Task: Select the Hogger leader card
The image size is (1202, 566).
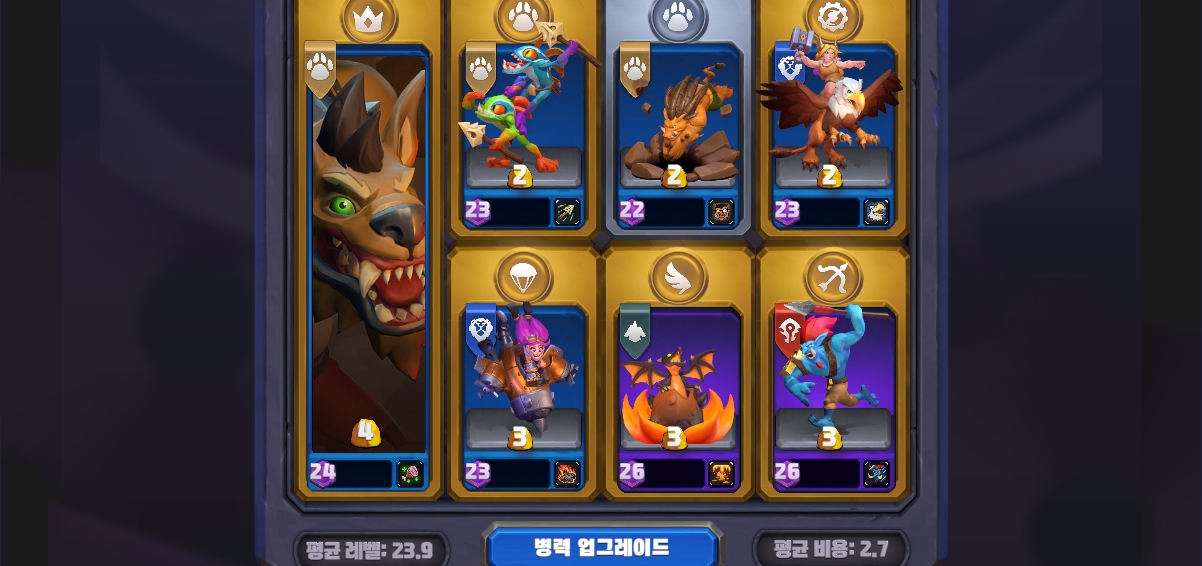Action: coord(368,260)
